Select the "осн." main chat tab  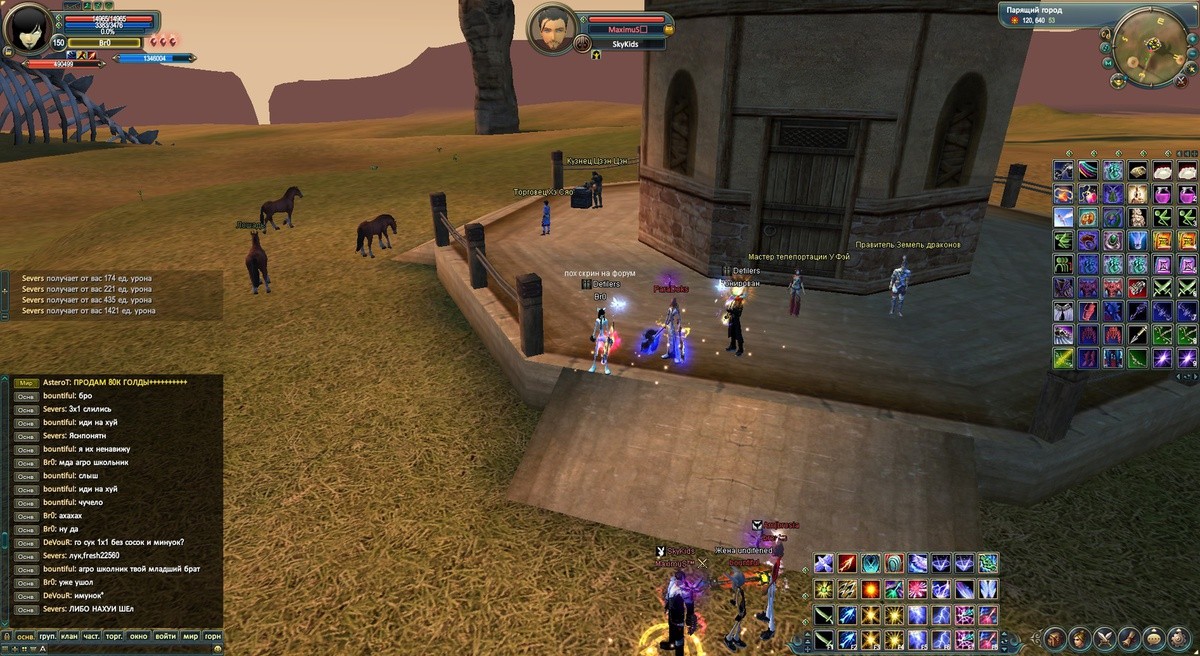24,636
